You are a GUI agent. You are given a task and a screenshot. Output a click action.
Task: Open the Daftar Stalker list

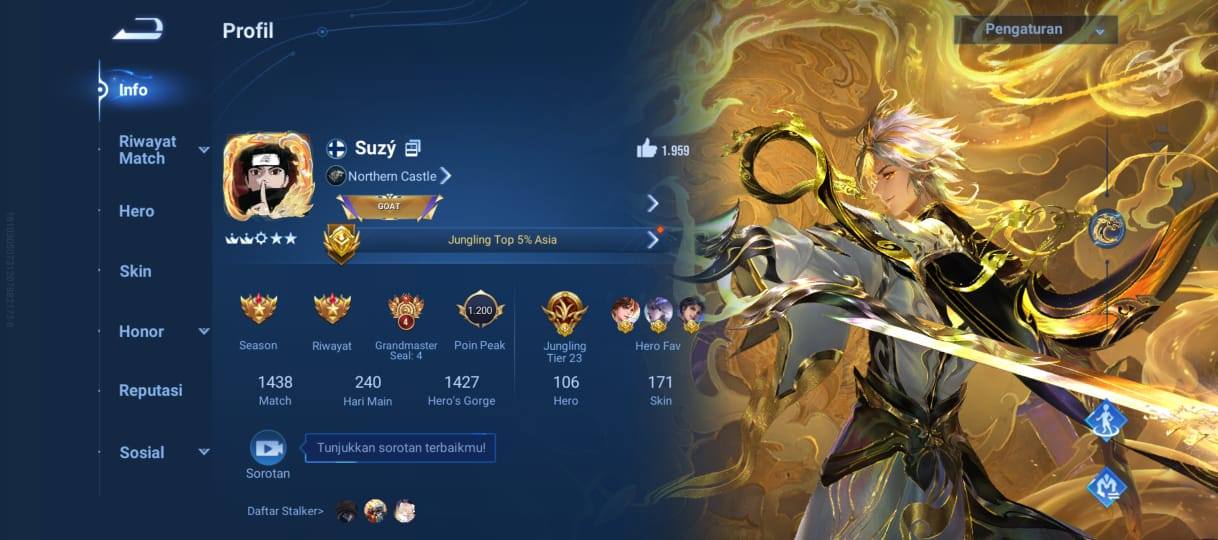[x=286, y=511]
